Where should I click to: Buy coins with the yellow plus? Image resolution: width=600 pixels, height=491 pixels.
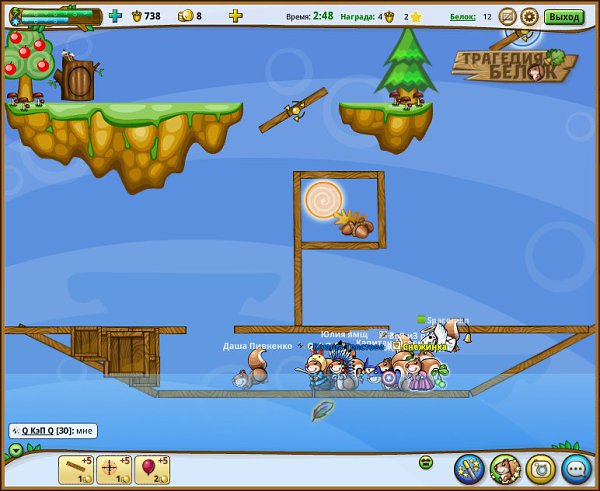point(235,16)
